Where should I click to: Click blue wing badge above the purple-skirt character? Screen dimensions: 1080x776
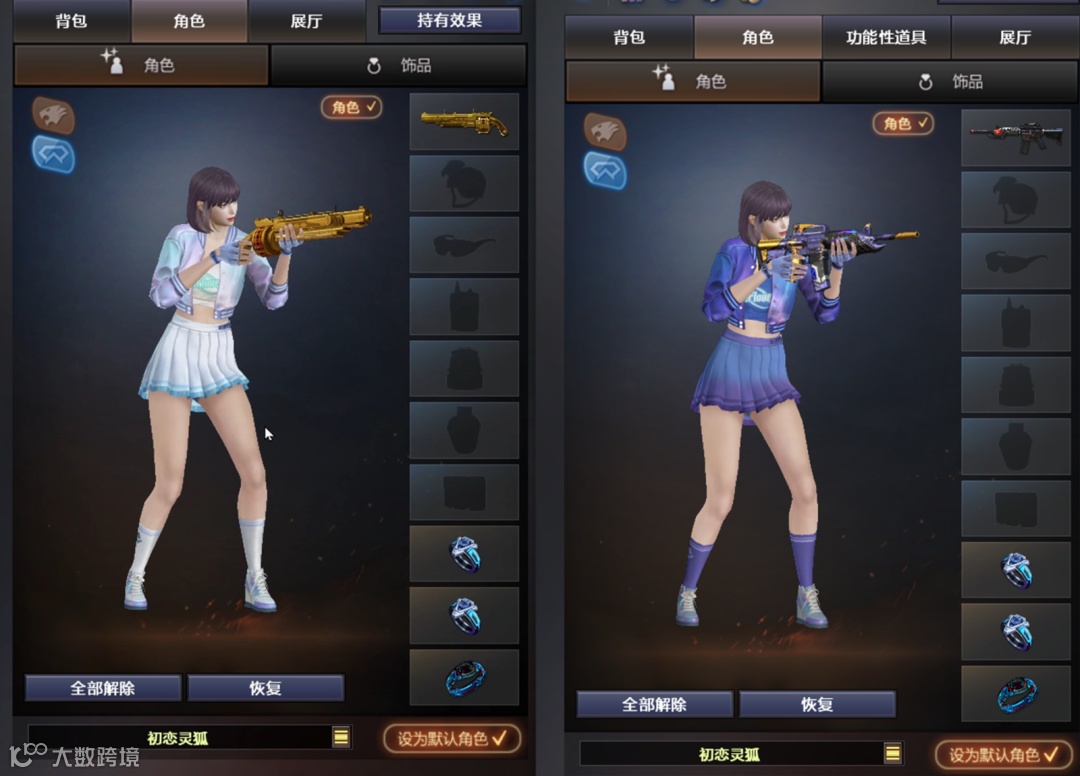605,170
